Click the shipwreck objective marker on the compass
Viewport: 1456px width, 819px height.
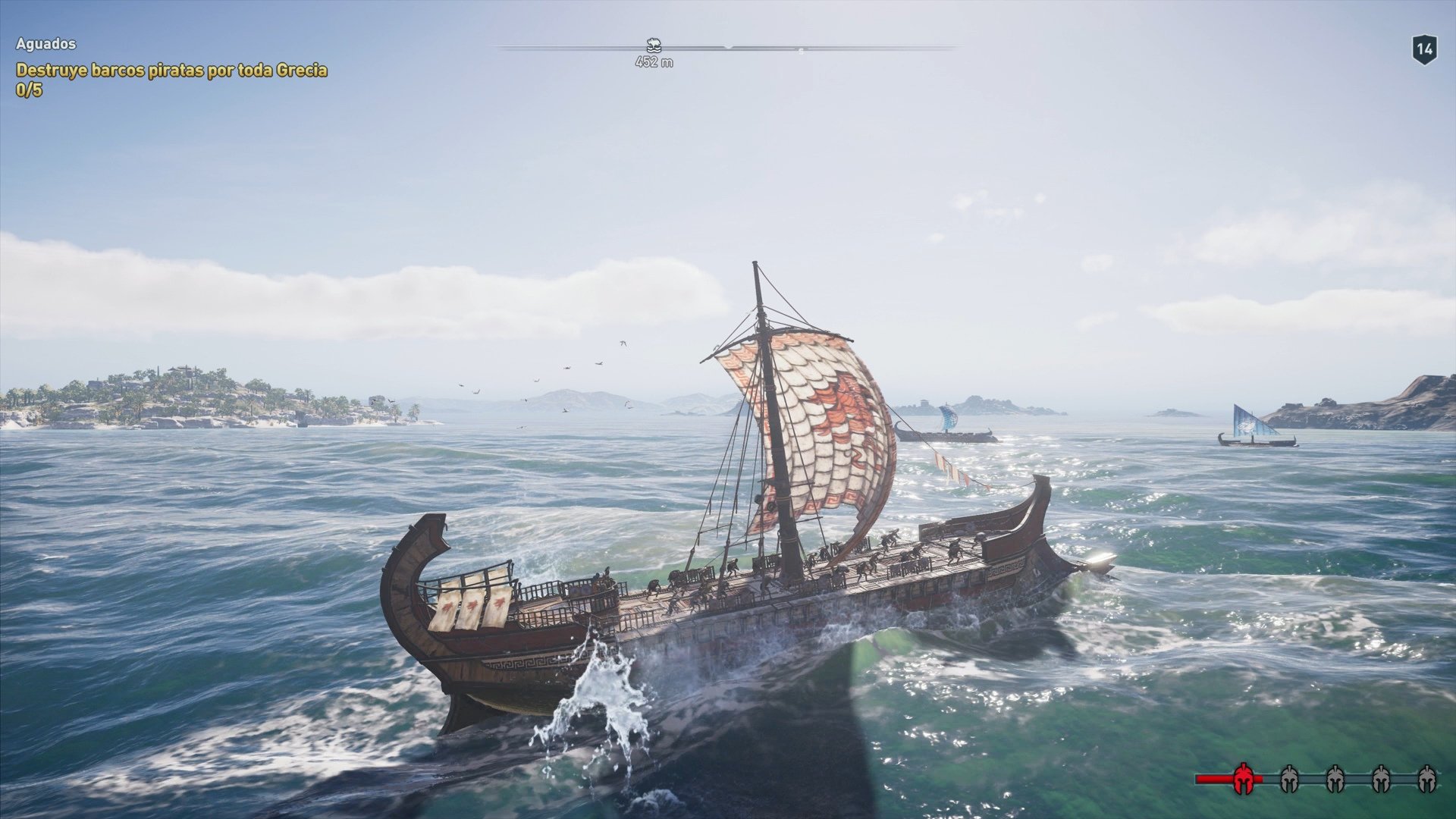(x=652, y=45)
